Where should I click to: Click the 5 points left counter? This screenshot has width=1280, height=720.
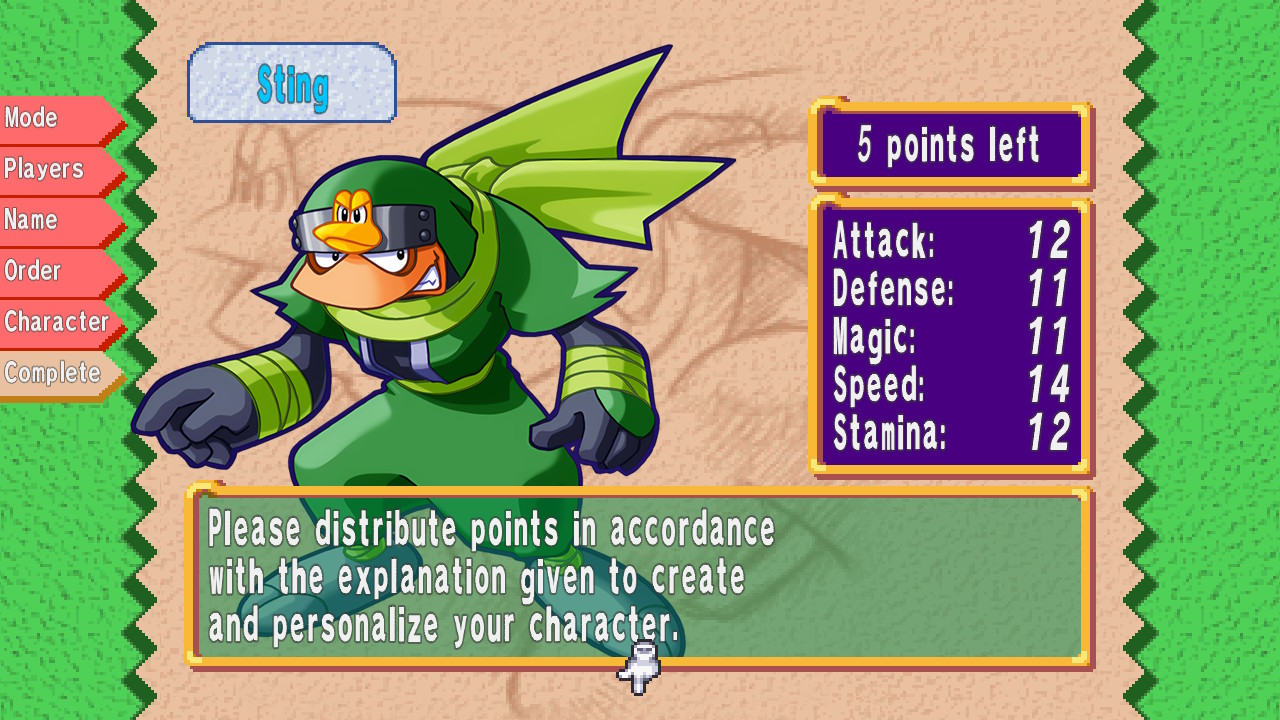tap(948, 143)
